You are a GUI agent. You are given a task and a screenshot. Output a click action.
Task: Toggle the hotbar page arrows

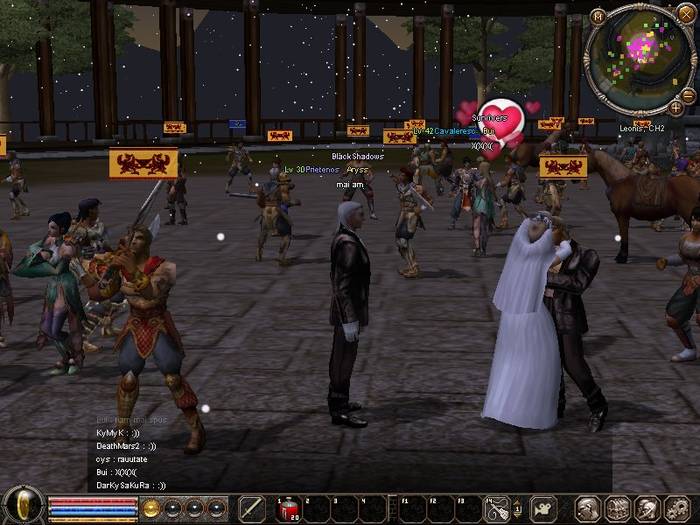click(517, 508)
